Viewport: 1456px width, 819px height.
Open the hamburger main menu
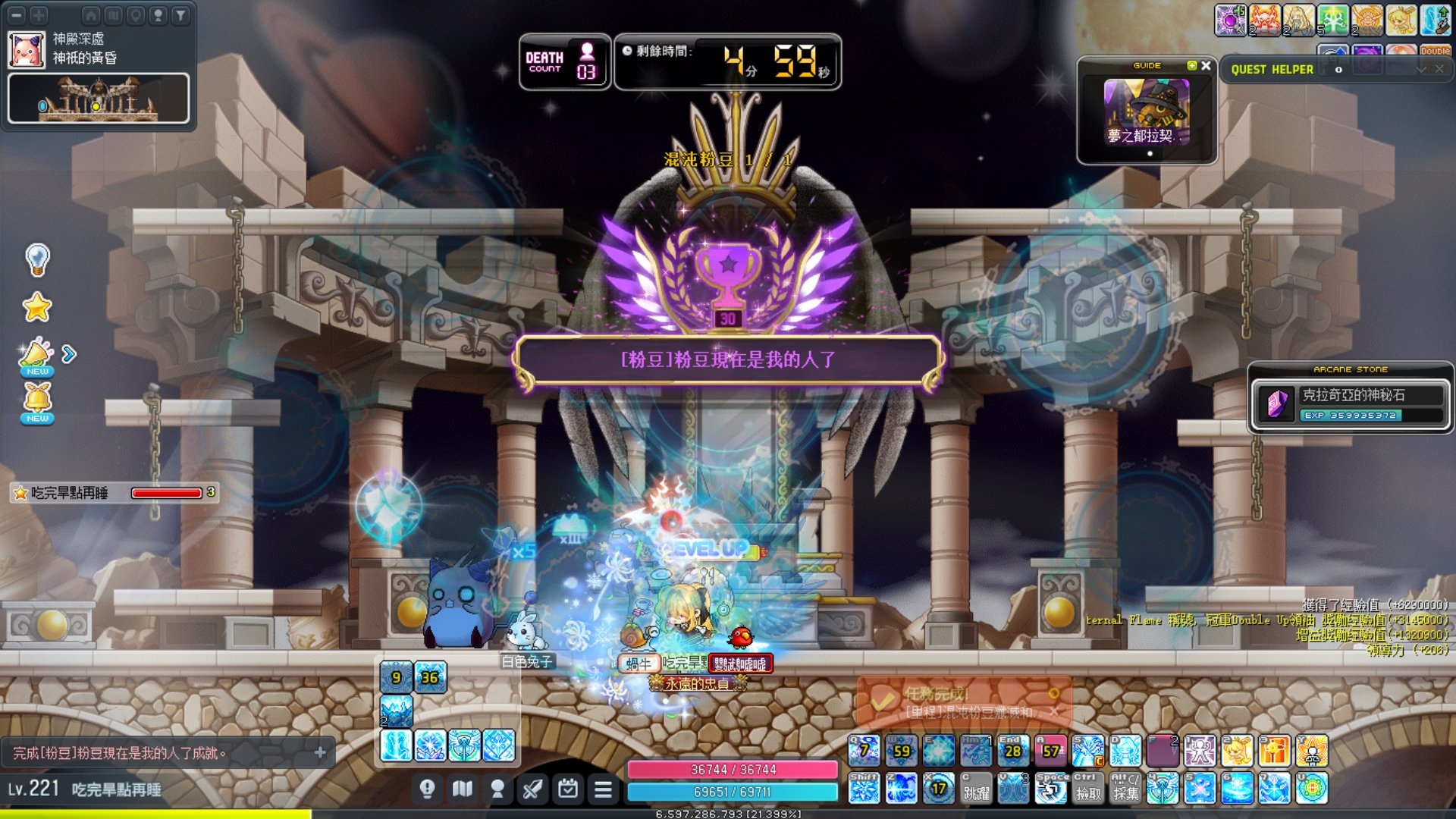[603, 790]
